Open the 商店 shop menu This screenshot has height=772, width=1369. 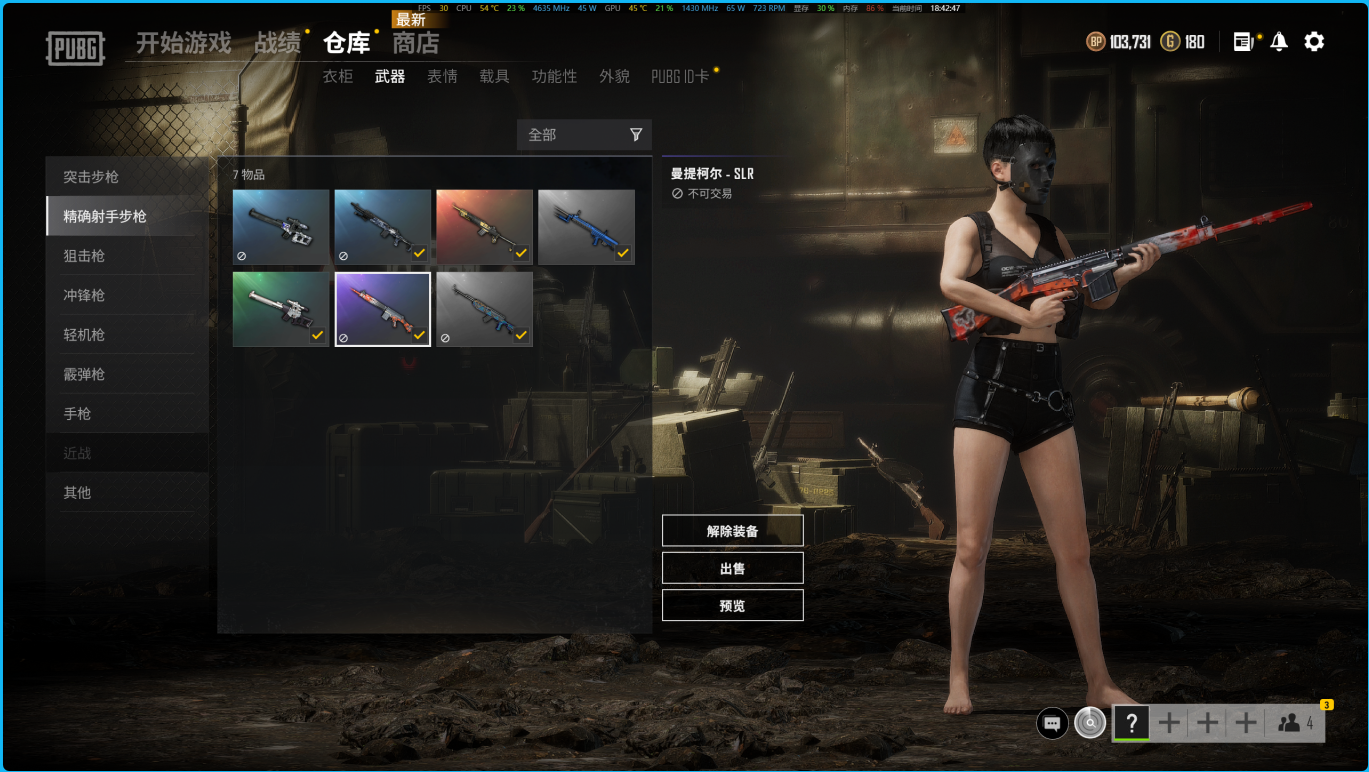415,43
